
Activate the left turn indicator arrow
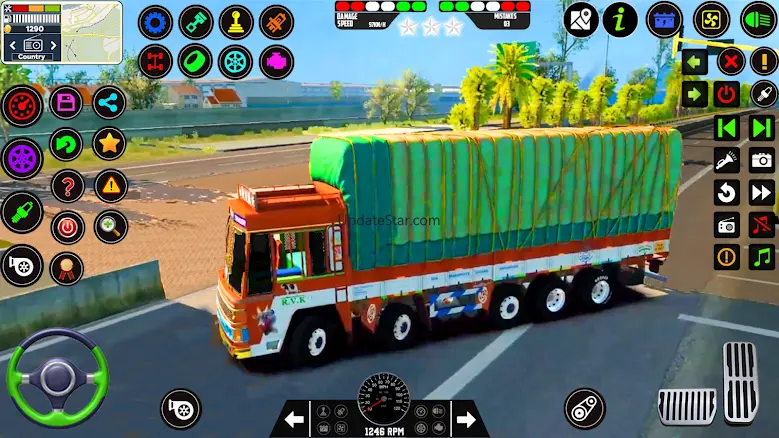(x=696, y=62)
